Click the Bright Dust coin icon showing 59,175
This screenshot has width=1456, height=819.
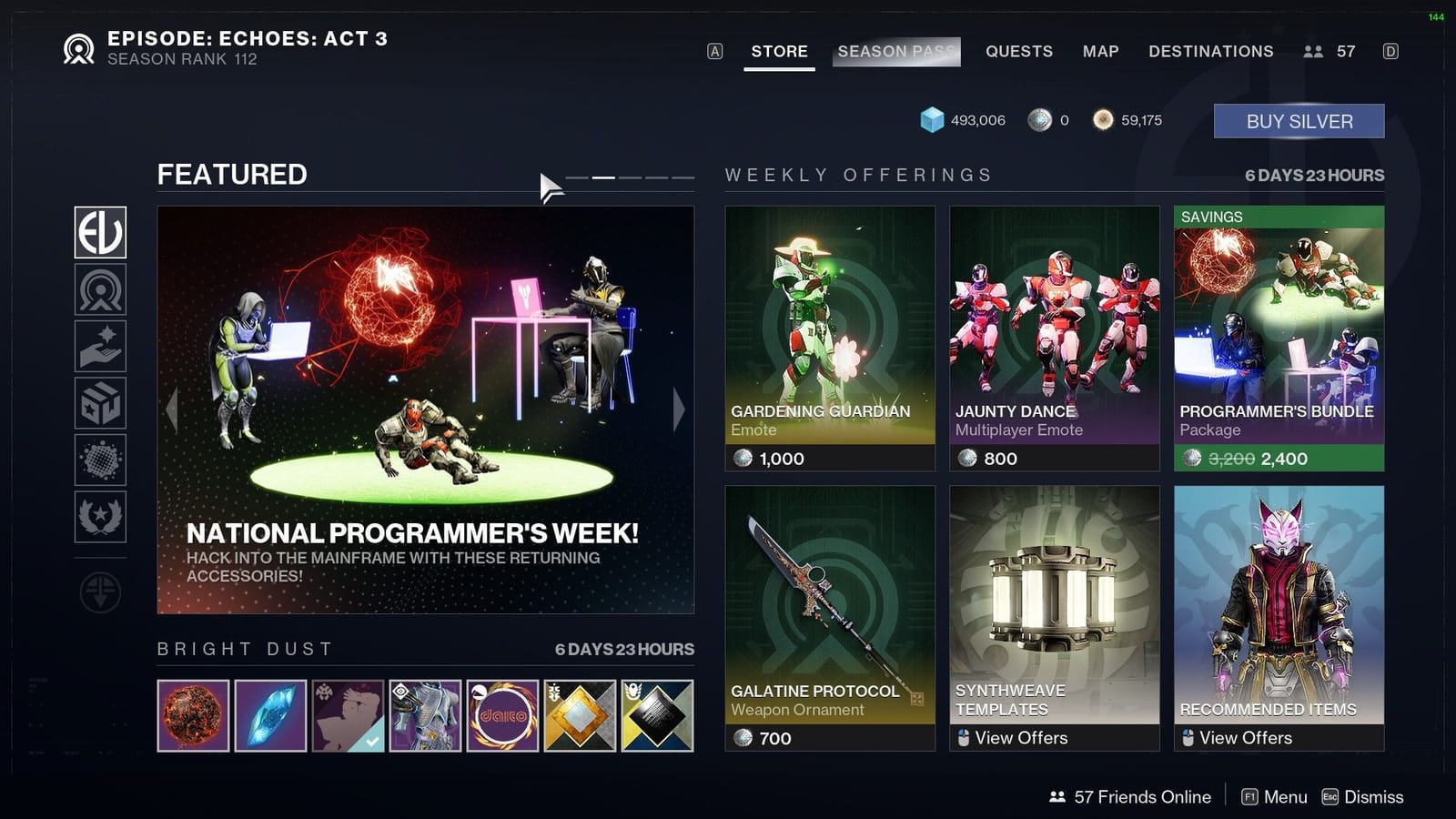point(1104,118)
